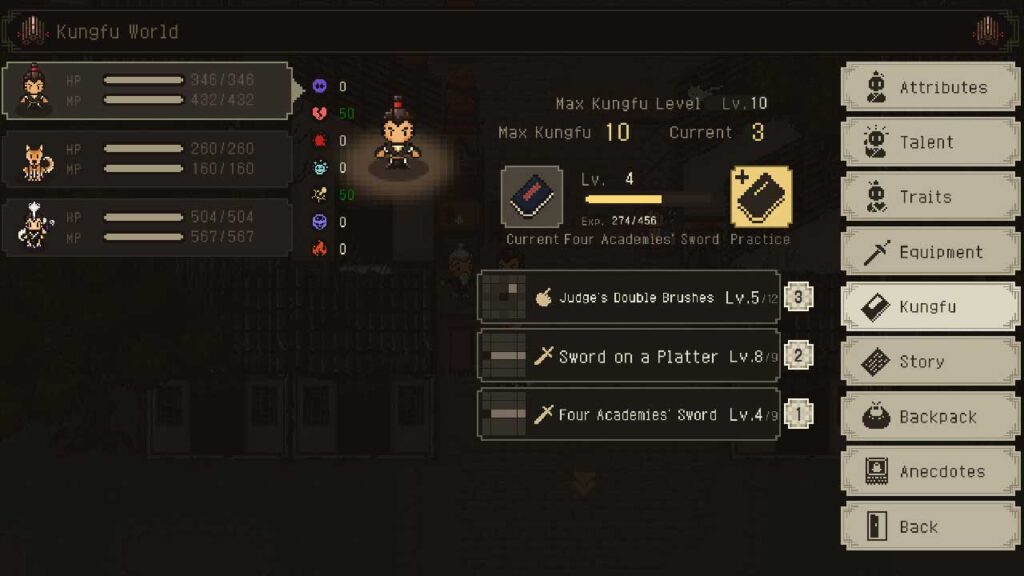Select Judge's Double Brushes kungfu
Screen dimensions: 1024x576
click(x=629, y=298)
